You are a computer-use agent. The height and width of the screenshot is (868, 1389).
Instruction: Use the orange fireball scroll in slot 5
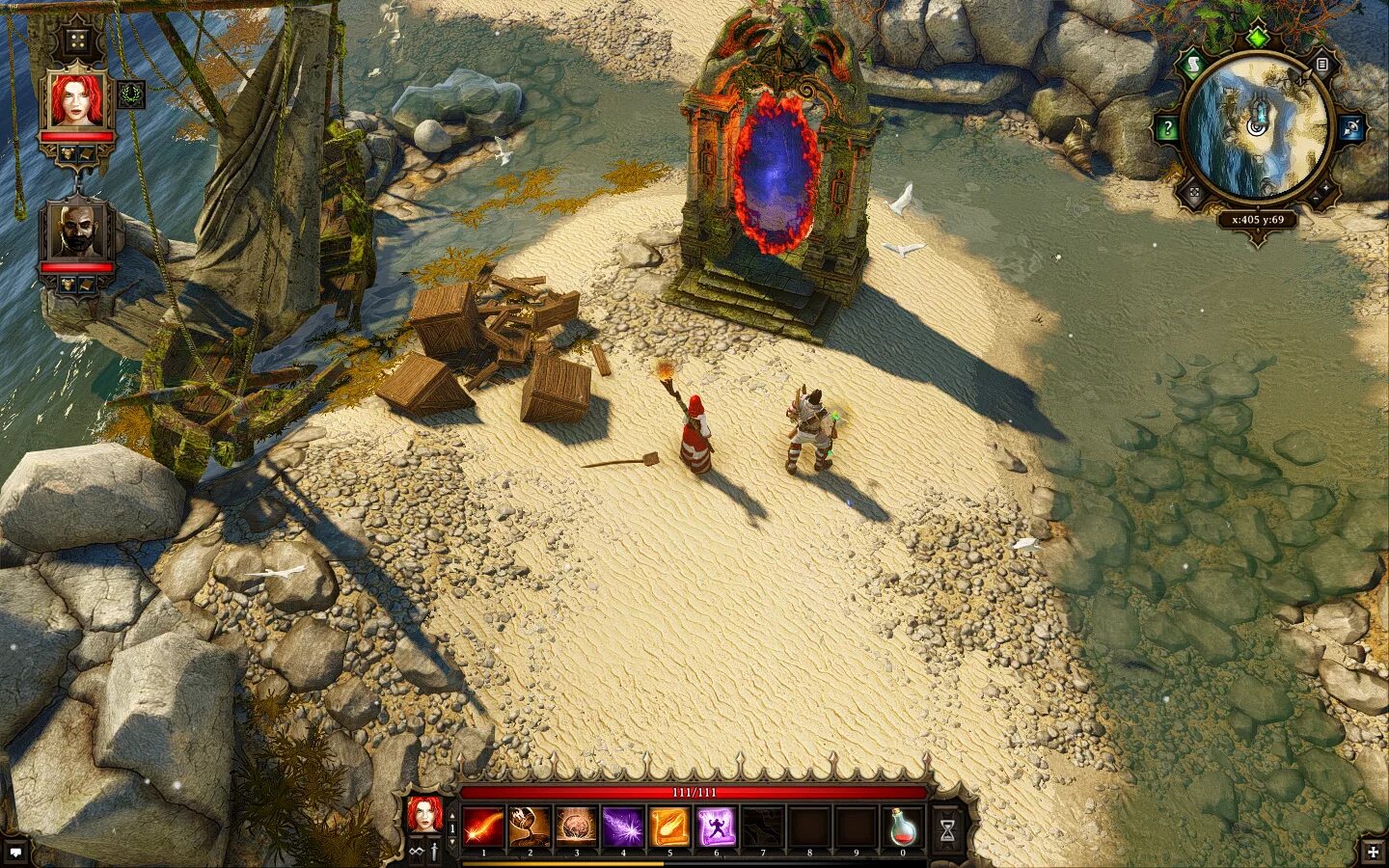click(x=669, y=827)
